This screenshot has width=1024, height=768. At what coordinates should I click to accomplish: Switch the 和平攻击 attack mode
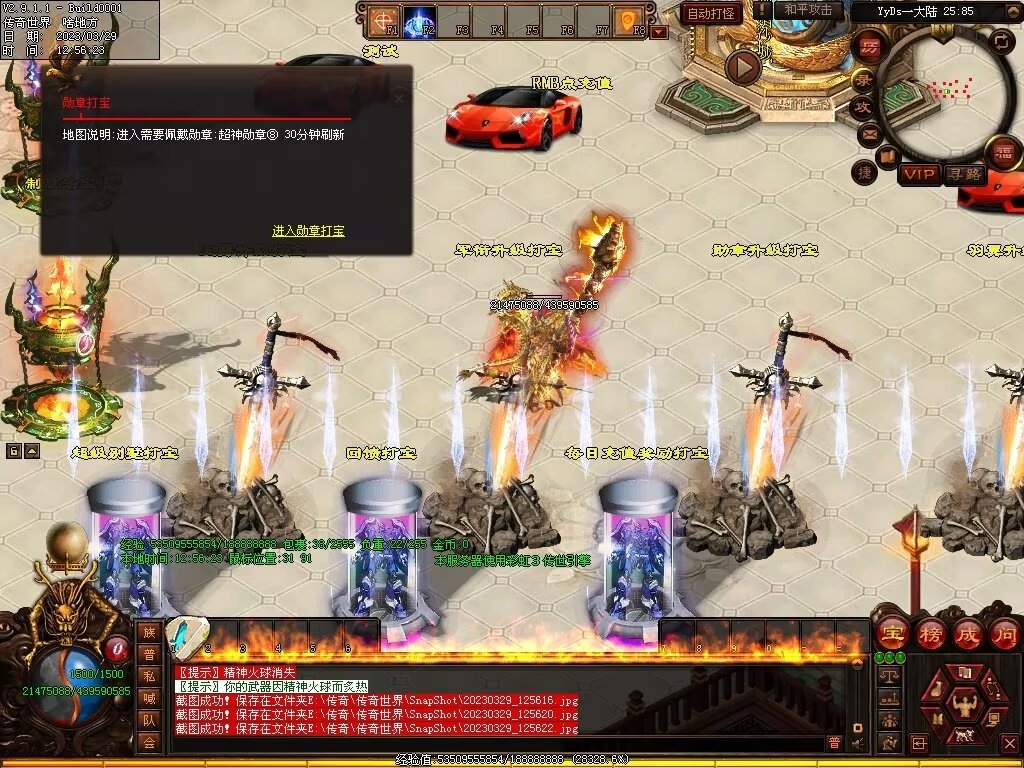pyautogui.click(x=808, y=11)
